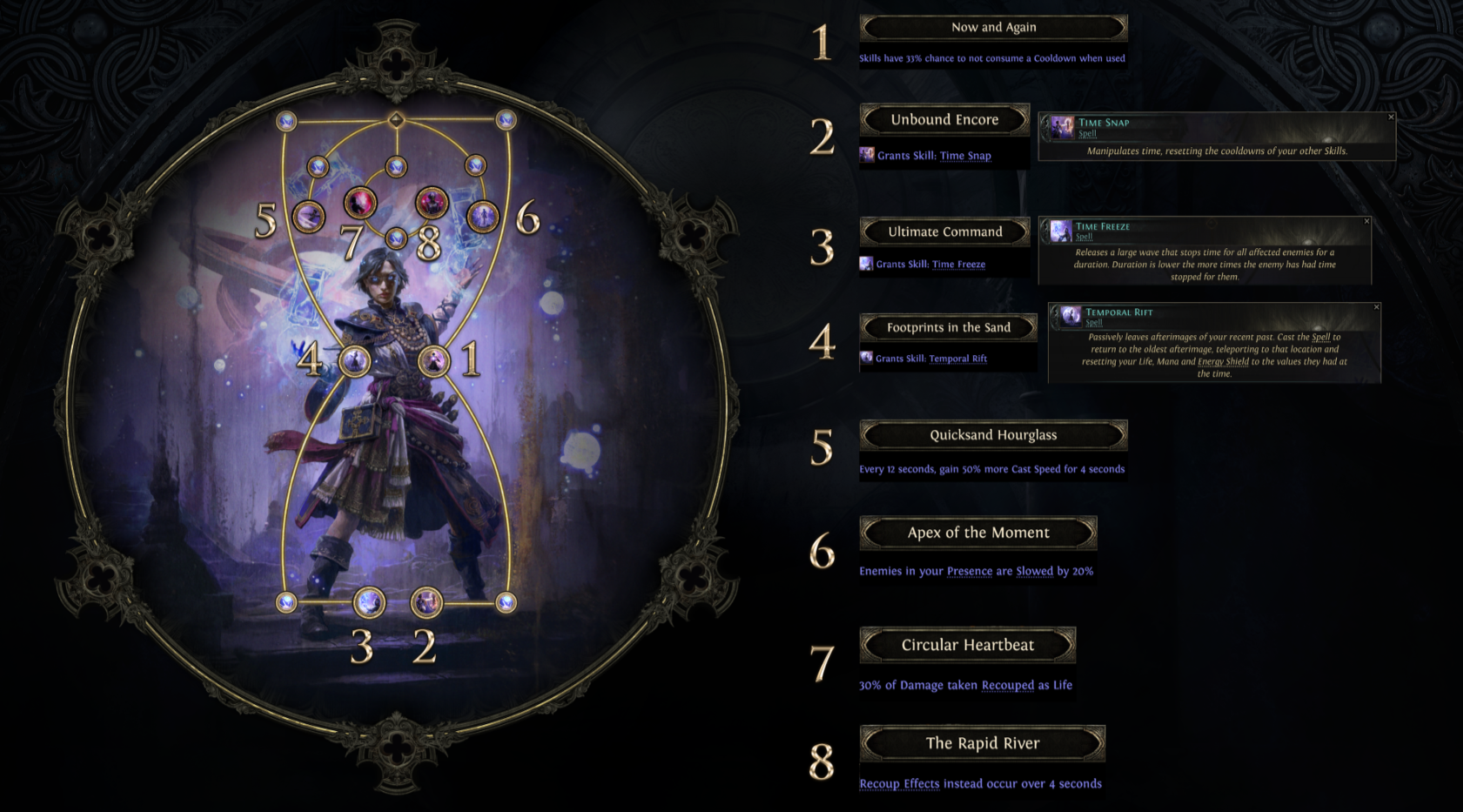Open the Time Freeze skill link
This screenshot has height=812, width=1463.
(958, 265)
